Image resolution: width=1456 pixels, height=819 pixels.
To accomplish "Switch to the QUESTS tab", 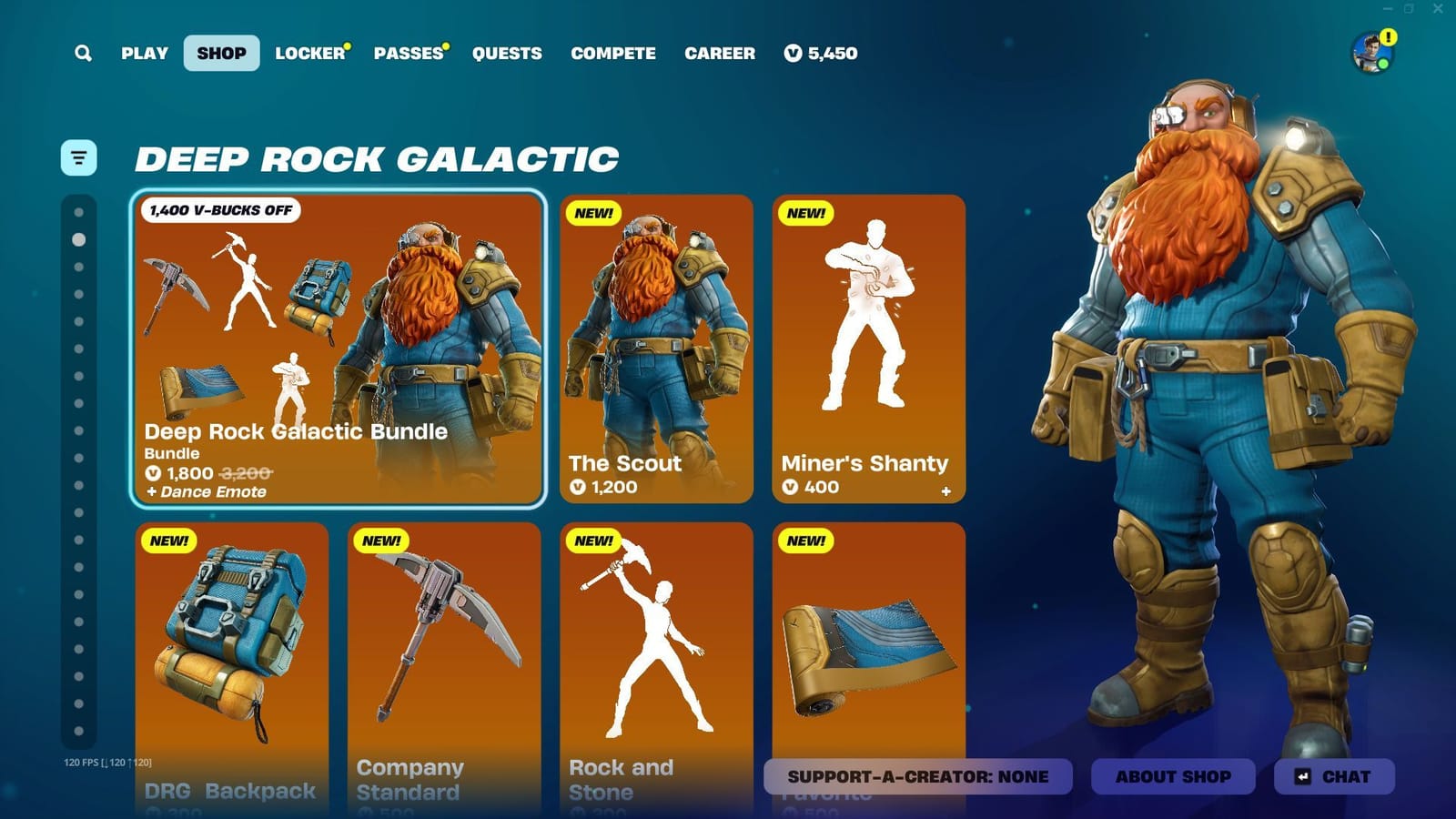I will [x=507, y=53].
